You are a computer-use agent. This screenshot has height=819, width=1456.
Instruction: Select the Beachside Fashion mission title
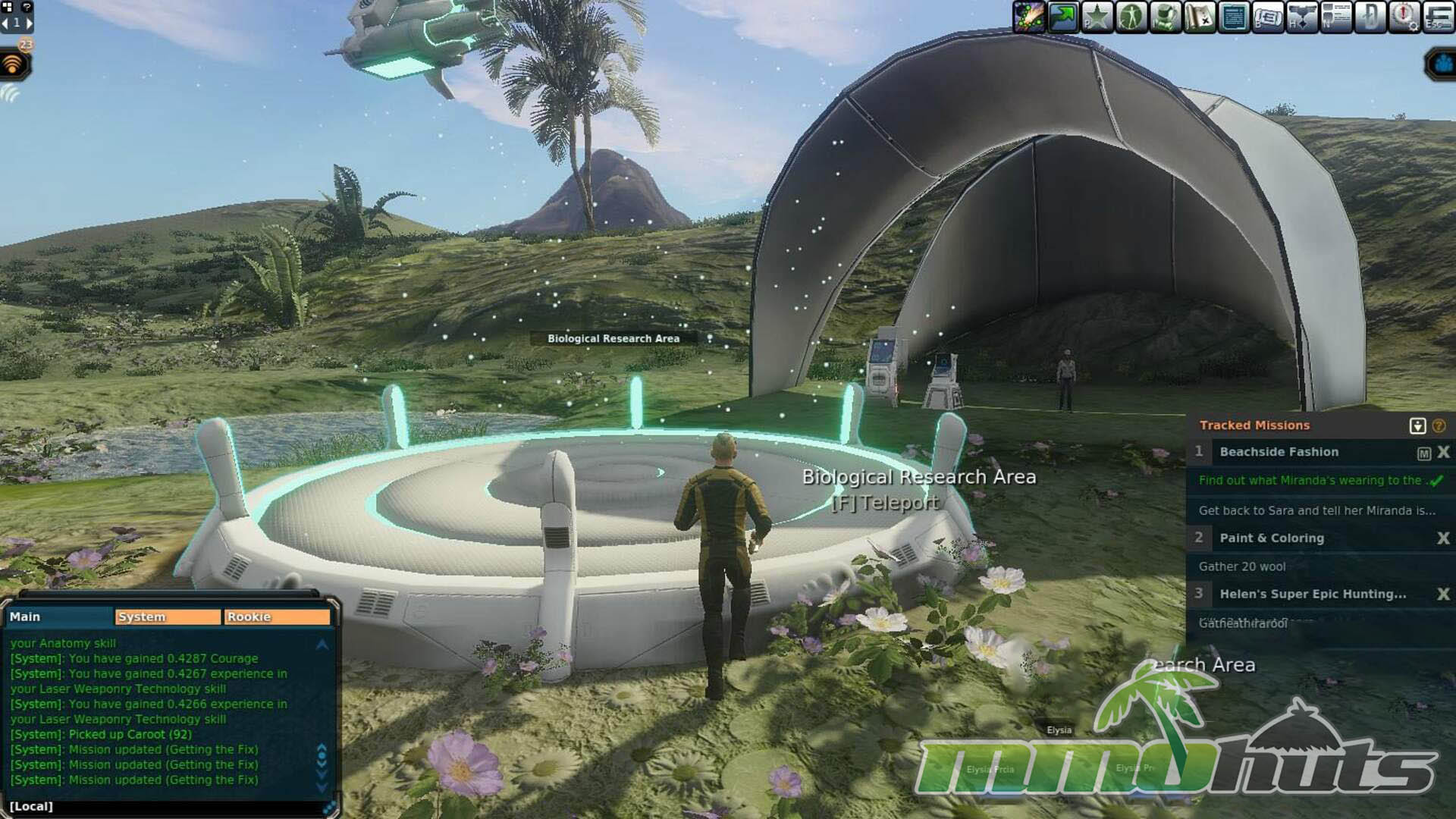(1279, 452)
